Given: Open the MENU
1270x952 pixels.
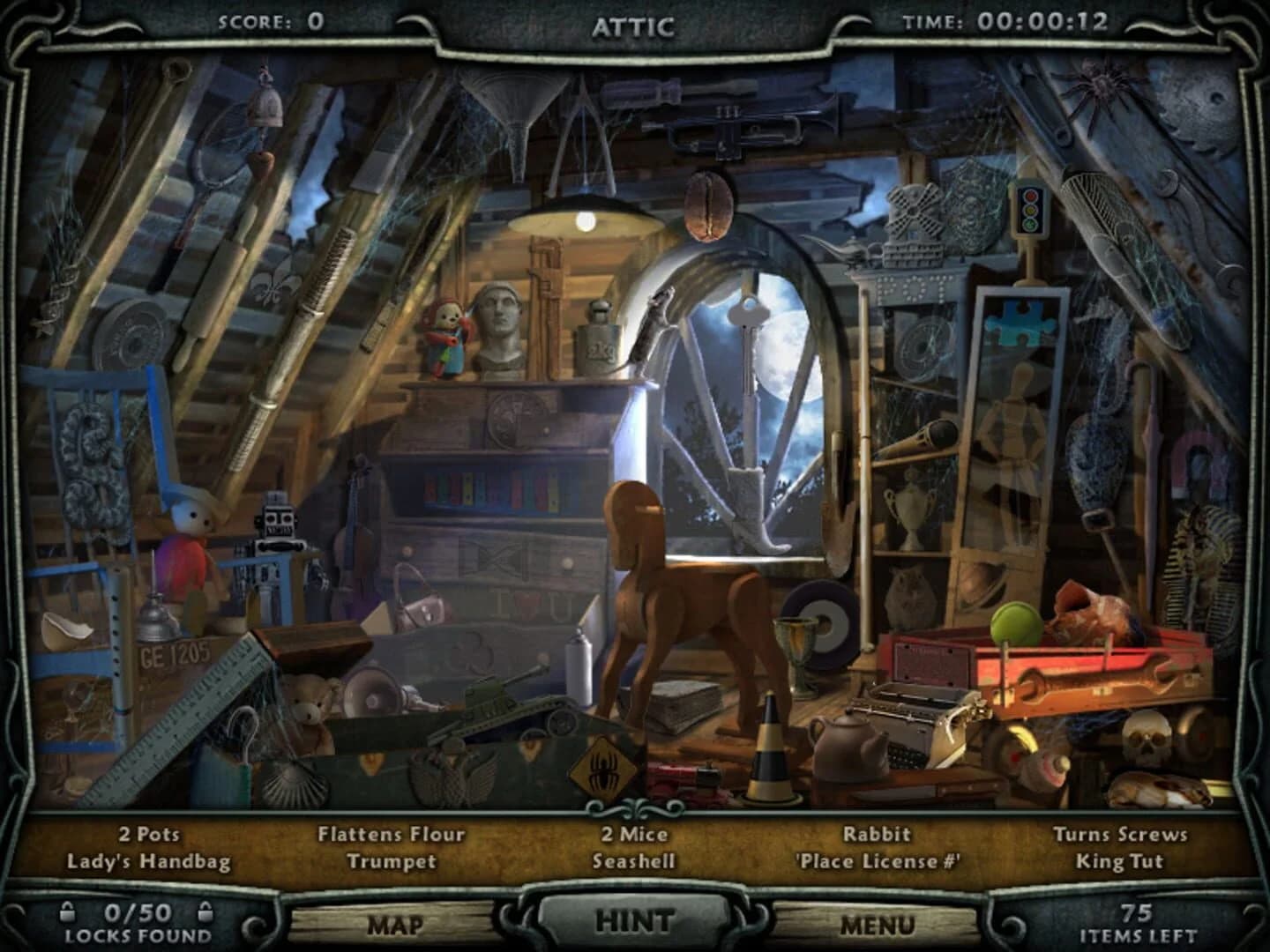Looking at the screenshot, I should coord(878,926).
